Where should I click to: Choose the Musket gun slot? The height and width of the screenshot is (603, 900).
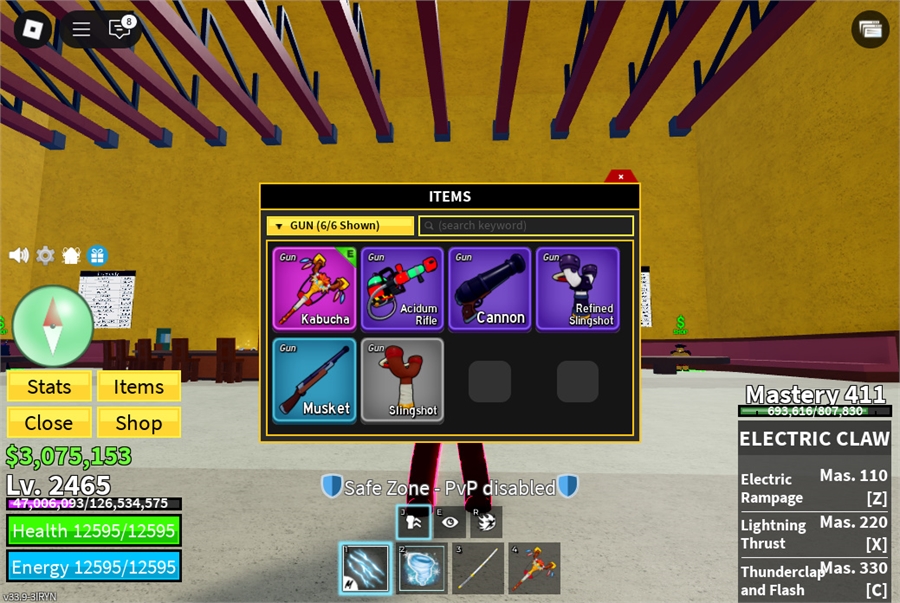coord(314,380)
